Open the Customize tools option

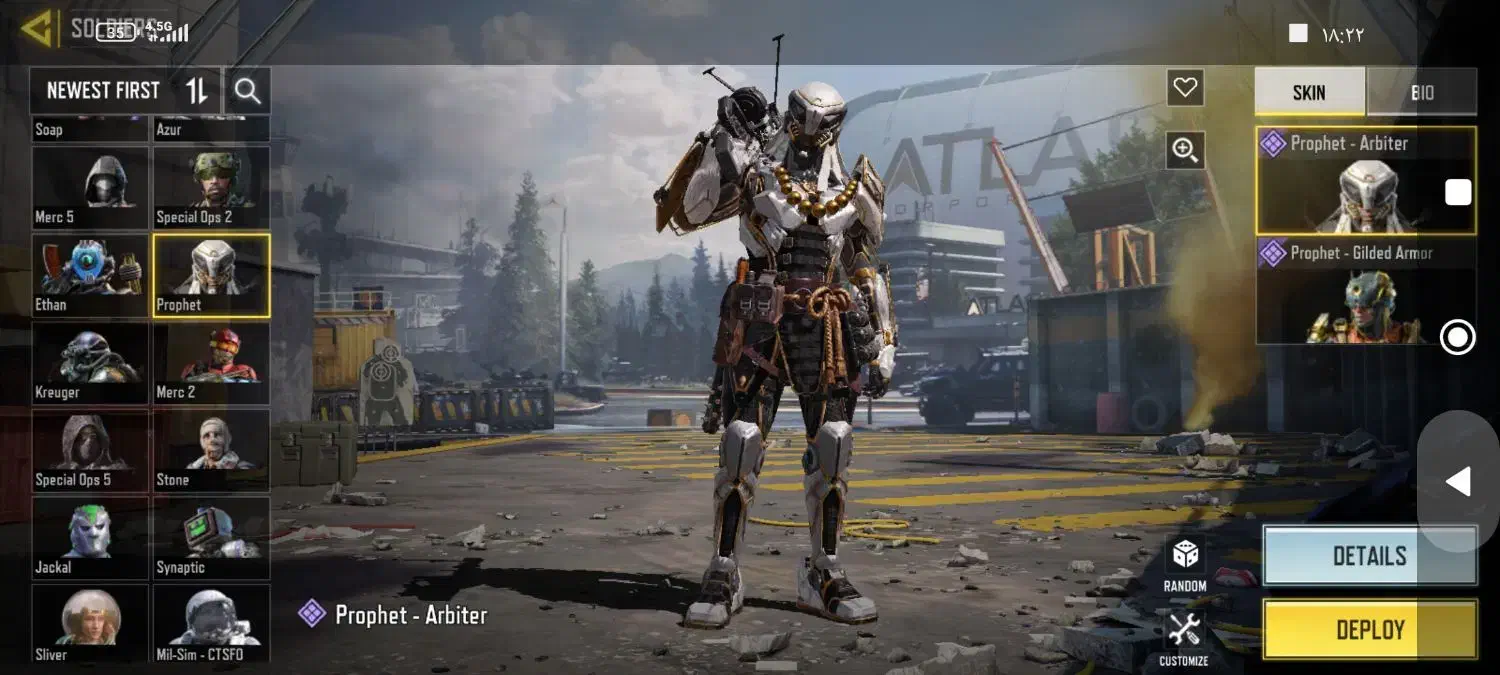pos(1184,638)
